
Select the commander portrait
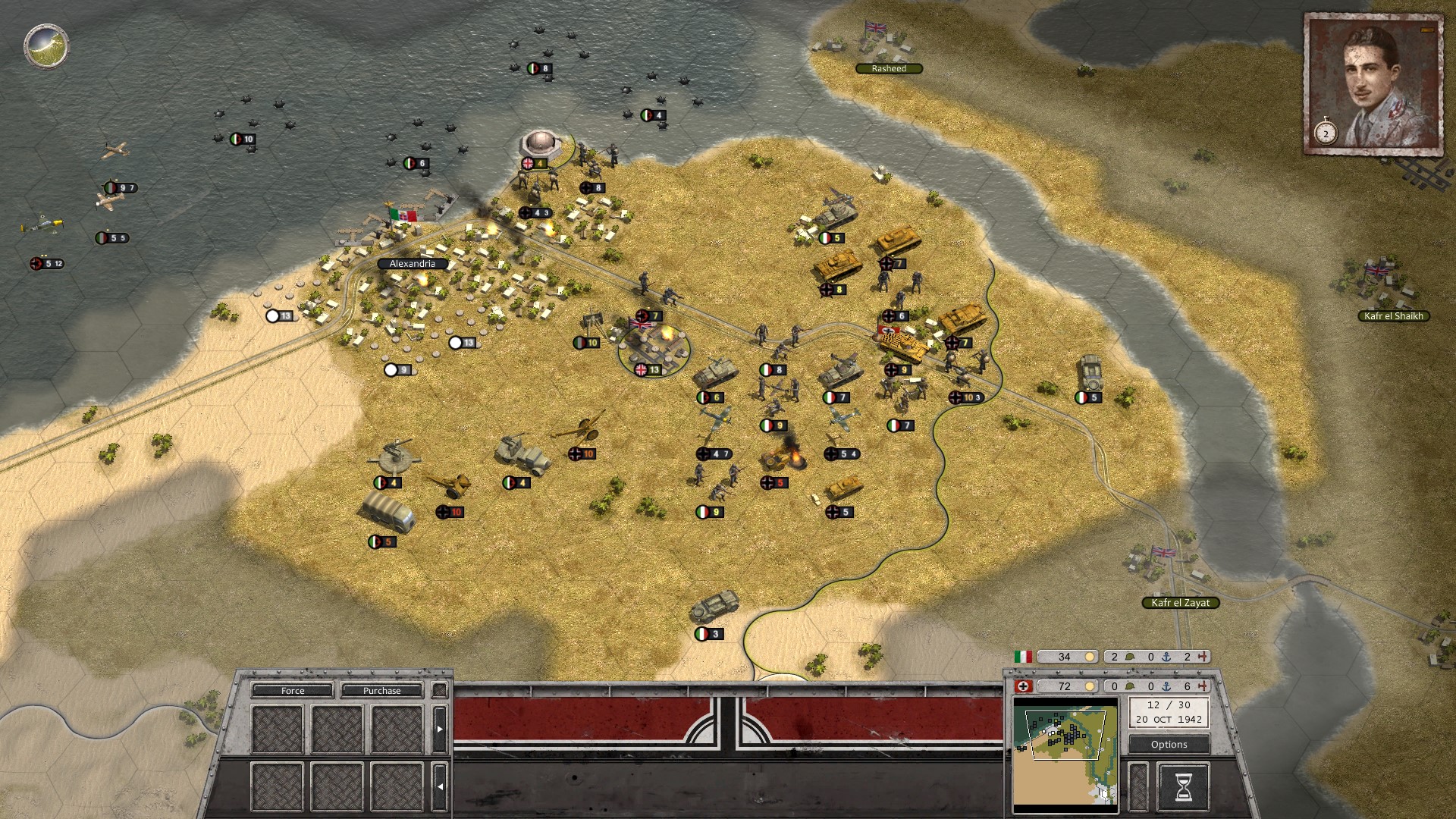pyautogui.click(x=1373, y=83)
